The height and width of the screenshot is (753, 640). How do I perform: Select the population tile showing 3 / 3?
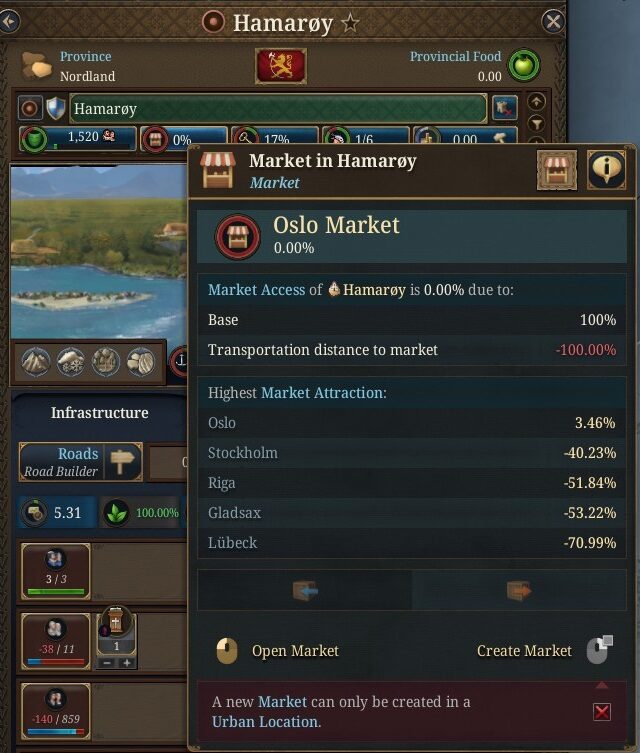(55, 571)
